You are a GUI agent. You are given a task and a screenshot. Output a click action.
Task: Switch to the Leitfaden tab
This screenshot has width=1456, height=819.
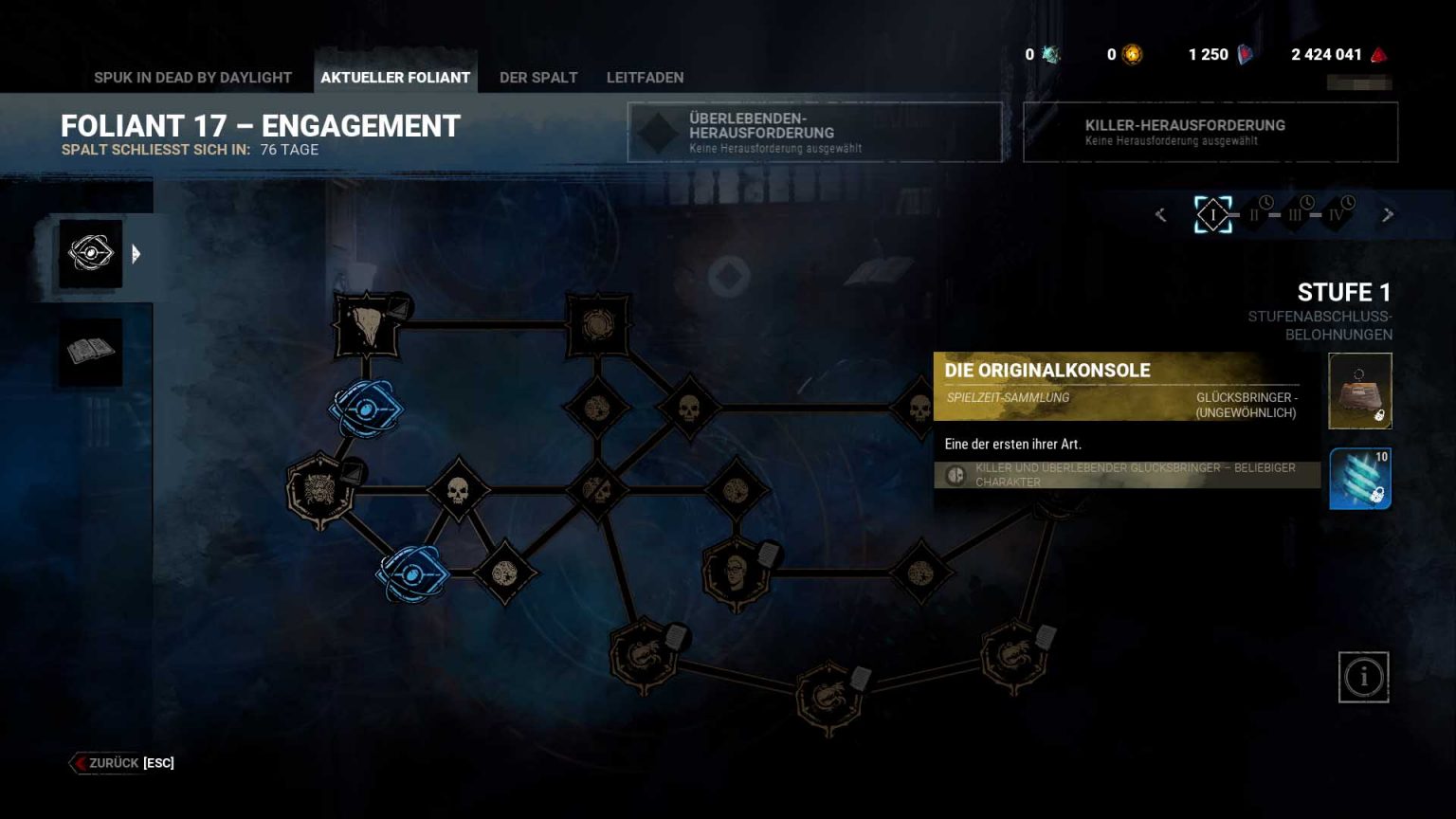[645, 78]
